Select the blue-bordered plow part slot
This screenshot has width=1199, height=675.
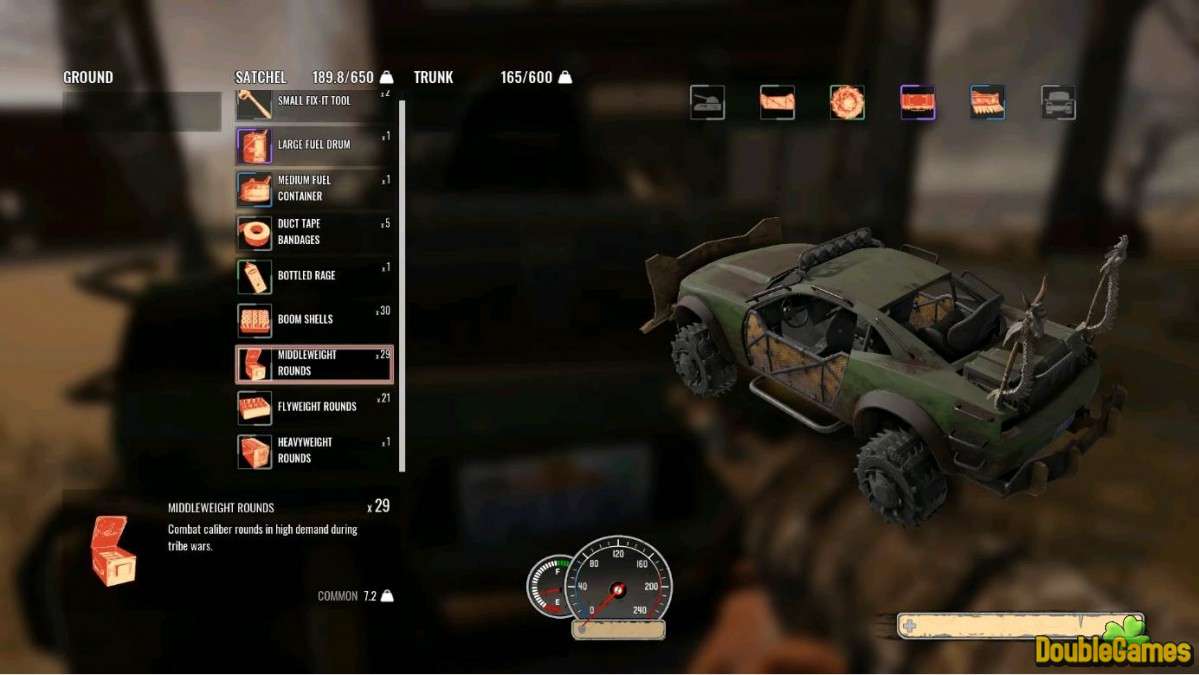(x=987, y=102)
